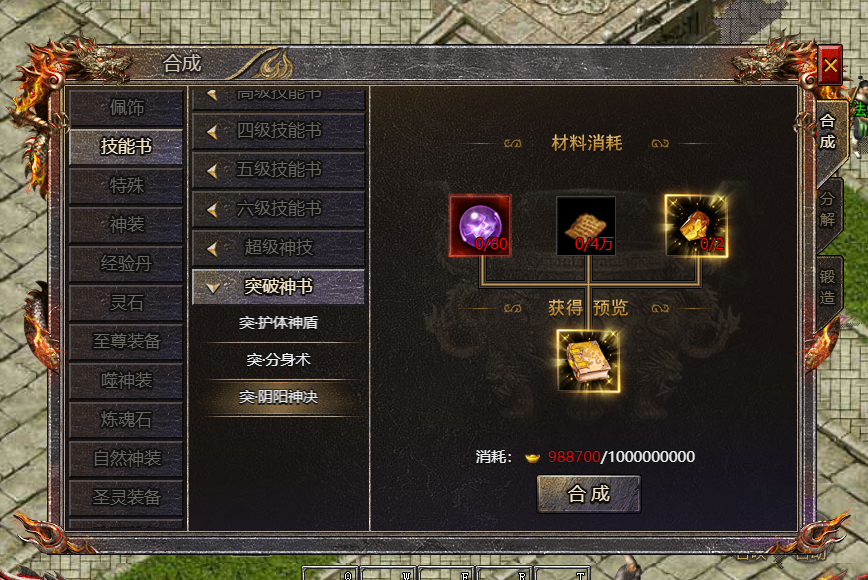Image resolution: width=868 pixels, height=580 pixels.
Task: Expand the 五级技能书 group
Action: pos(278,170)
